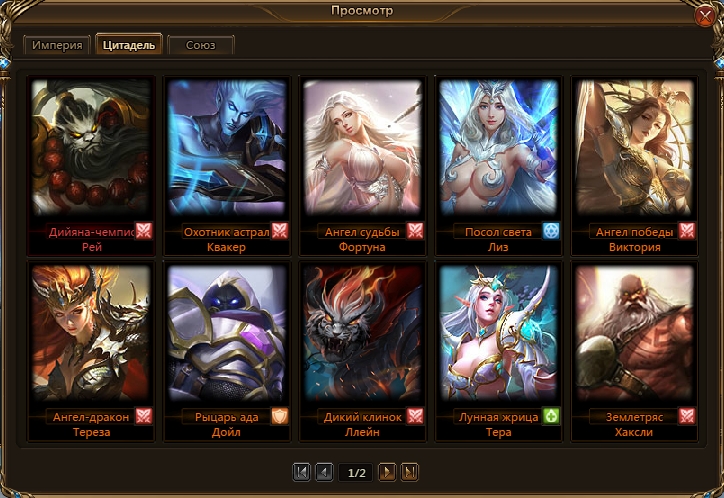Select the Цитадель tab
This screenshot has height=498, width=724.
(129, 46)
